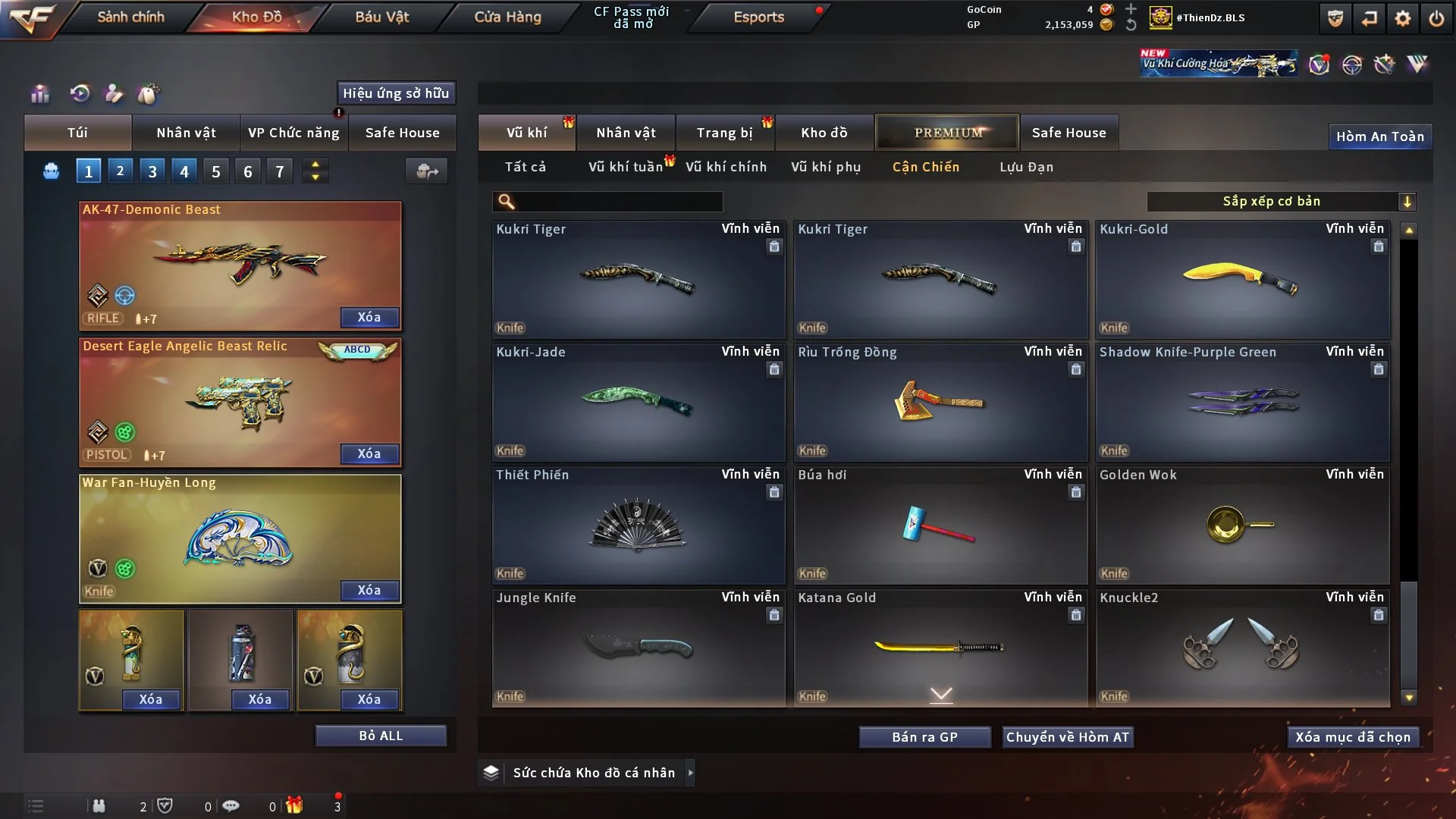Click the Bán ra GP button
Screen dimensions: 1456x819
(924, 737)
